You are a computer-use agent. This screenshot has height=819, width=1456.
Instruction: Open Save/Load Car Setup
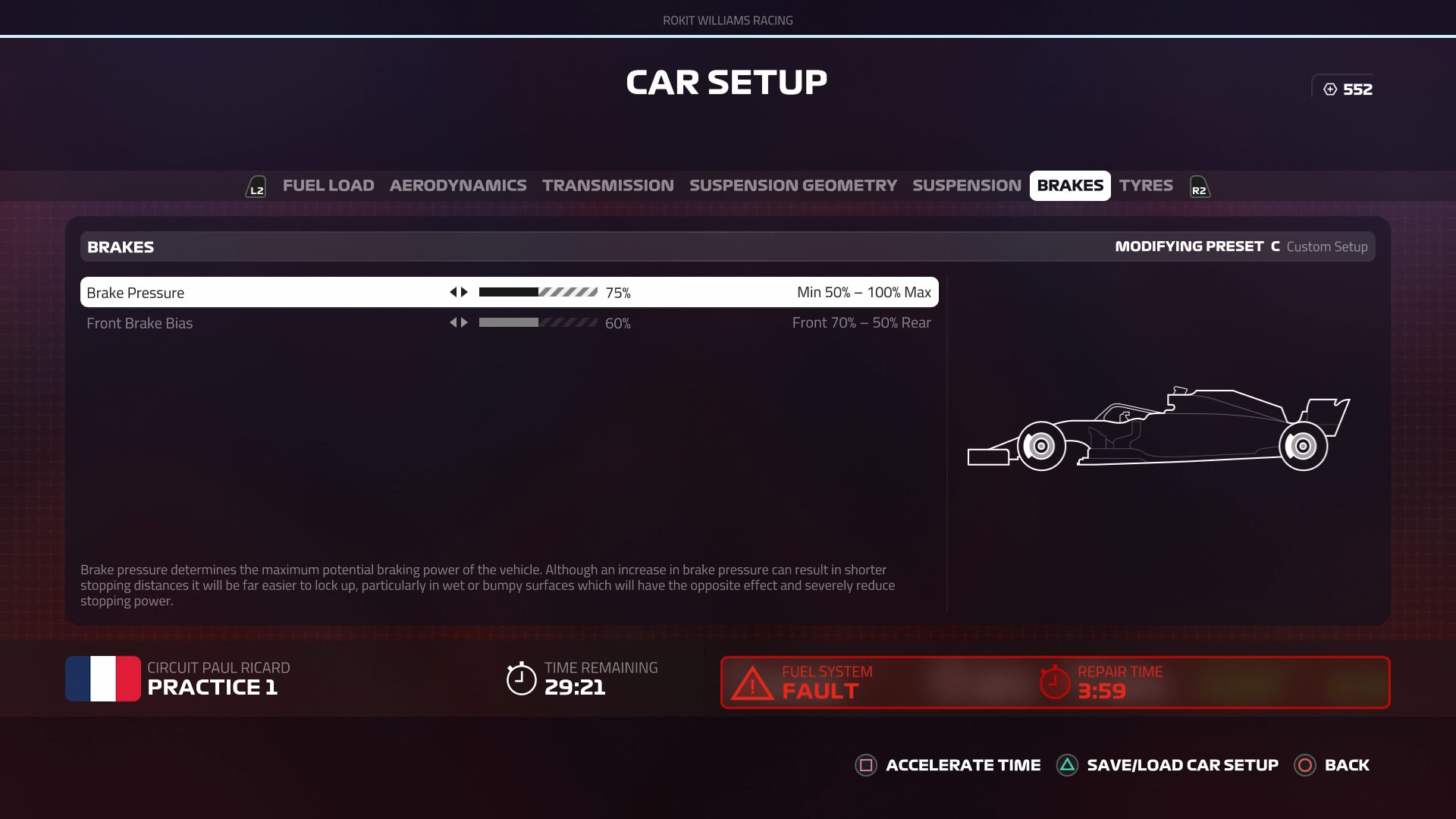click(x=1168, y=765)
